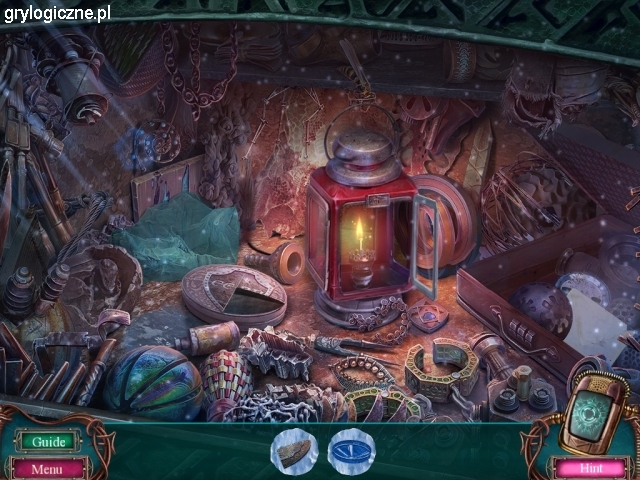The width and height of the screenshot is (640, 480).
Task: Use the pink Hint button
Action: pos(588,467)
